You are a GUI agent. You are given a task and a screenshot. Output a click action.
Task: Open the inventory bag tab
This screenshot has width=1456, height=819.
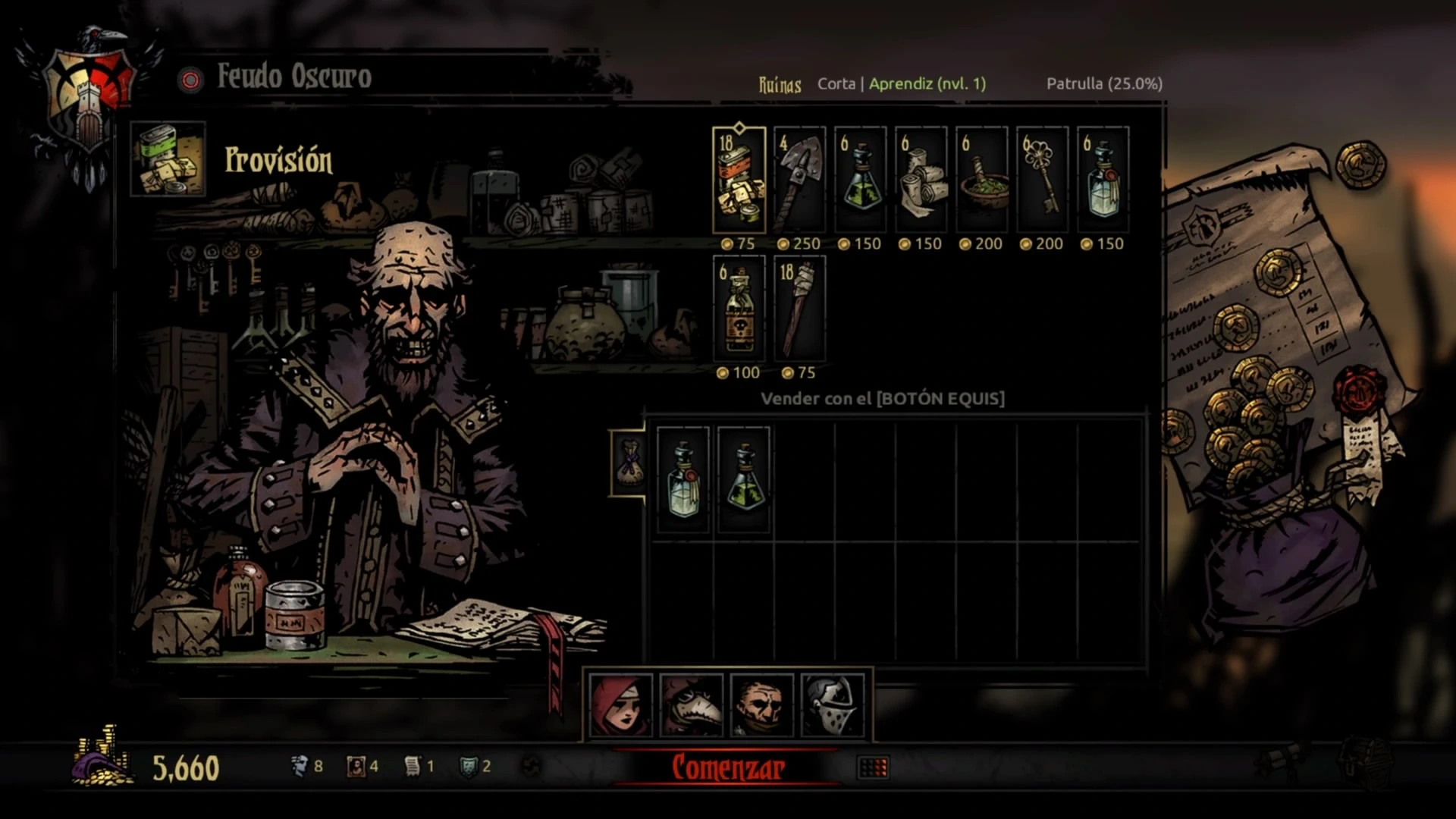pyautogui.click(x=629, y=463)
